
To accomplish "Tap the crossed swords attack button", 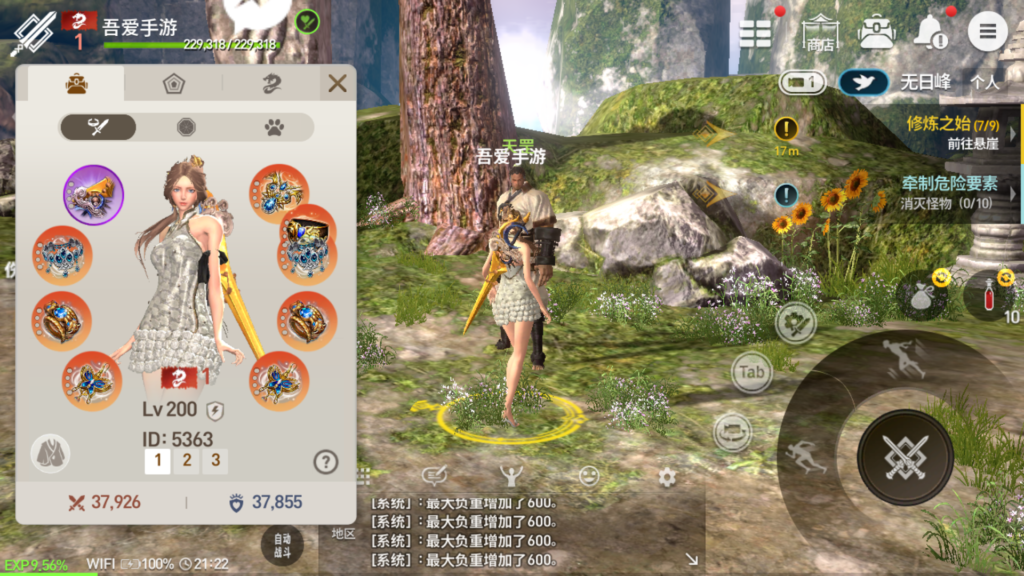I will (905, 456).
